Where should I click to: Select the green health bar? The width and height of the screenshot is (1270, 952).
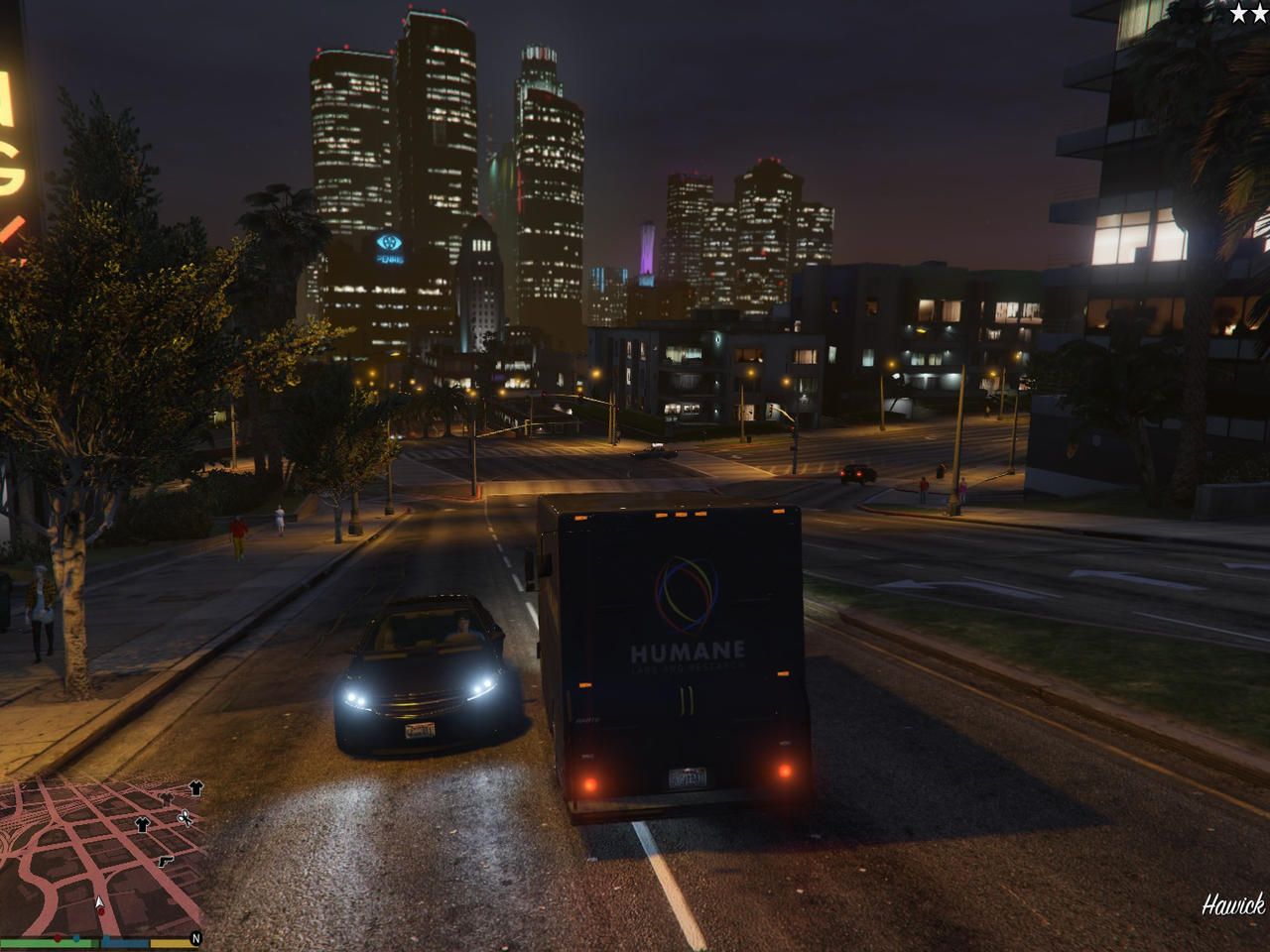point(47,941)
